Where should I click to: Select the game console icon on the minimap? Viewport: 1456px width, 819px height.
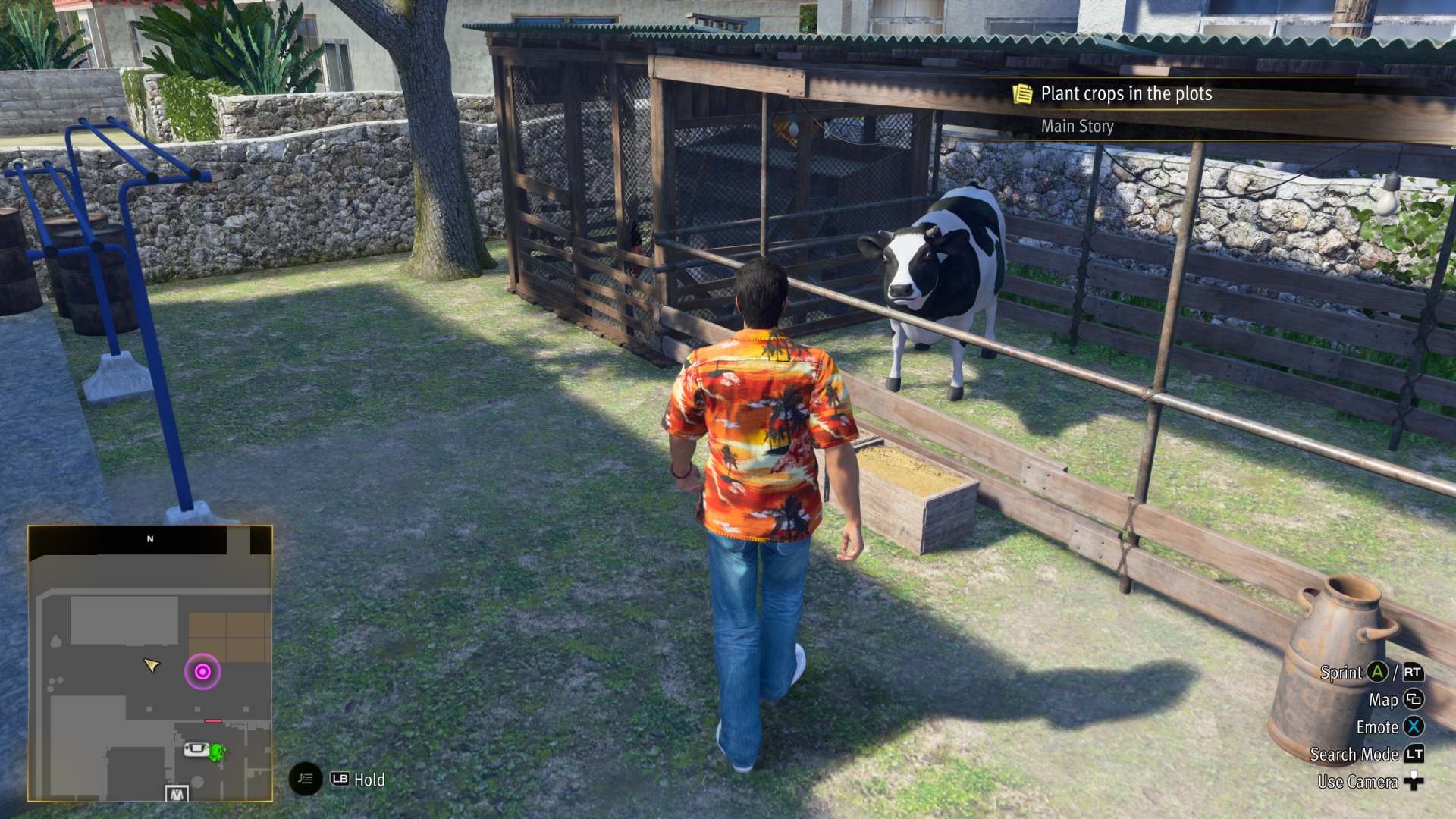tap(196, 750)
